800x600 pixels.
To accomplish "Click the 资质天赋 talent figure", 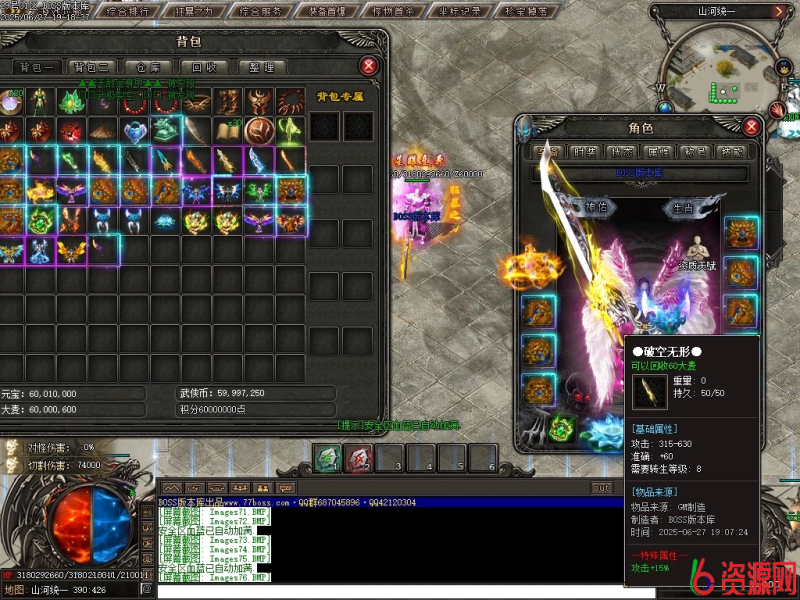I will pos(696,255).
